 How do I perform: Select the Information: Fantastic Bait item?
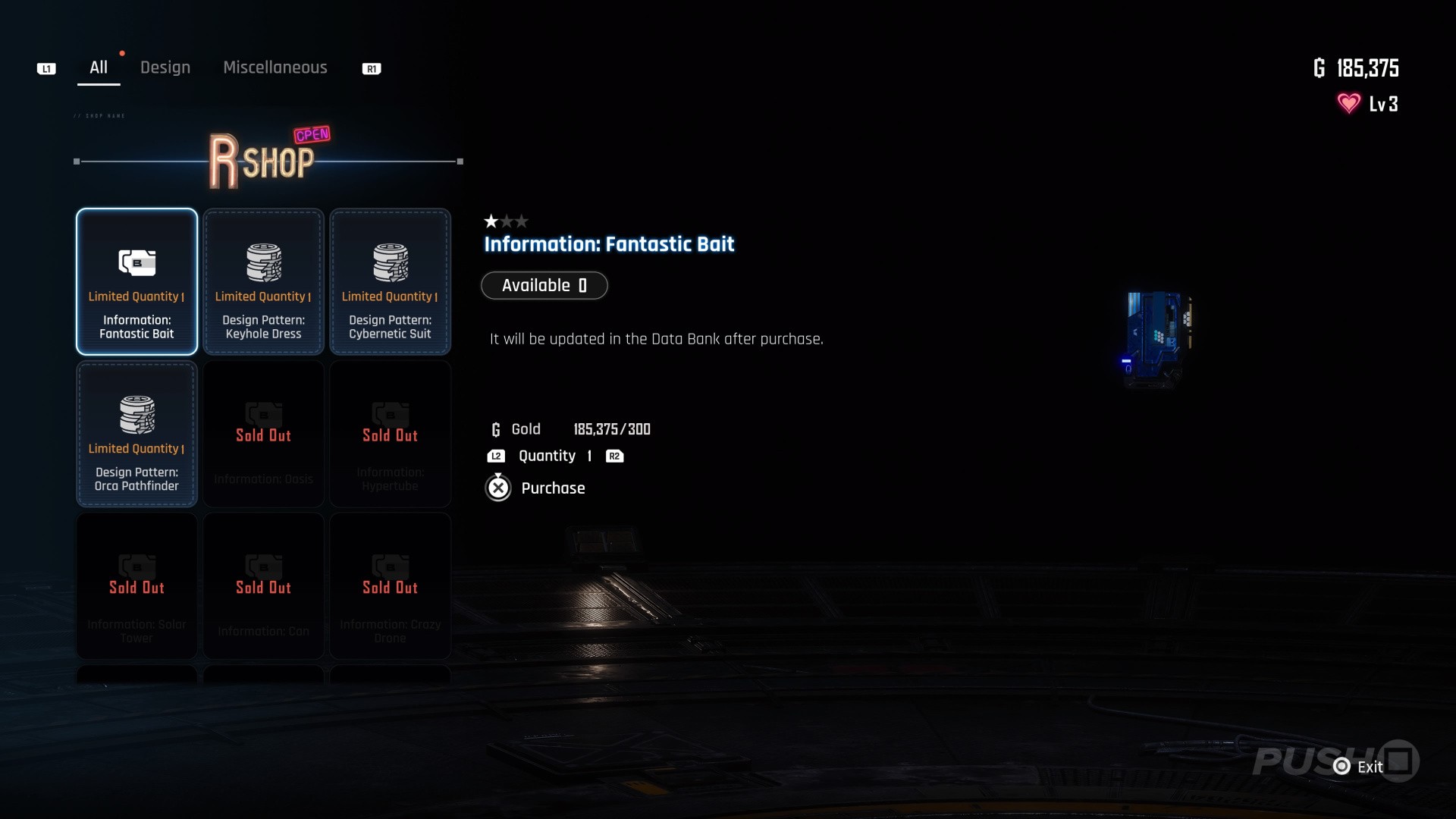click(x=136, y=281)
